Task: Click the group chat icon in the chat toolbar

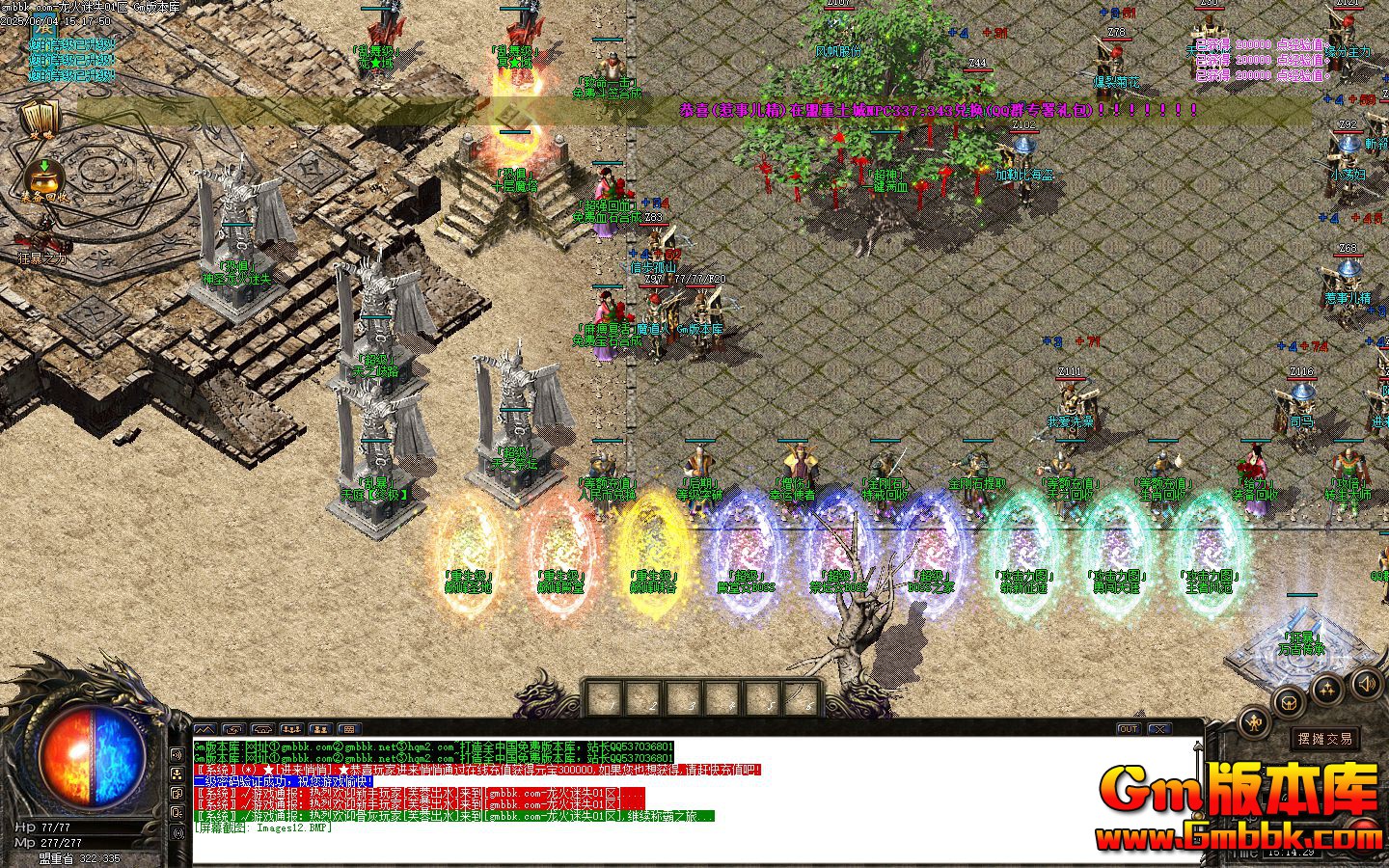Action: pos(291,729)
